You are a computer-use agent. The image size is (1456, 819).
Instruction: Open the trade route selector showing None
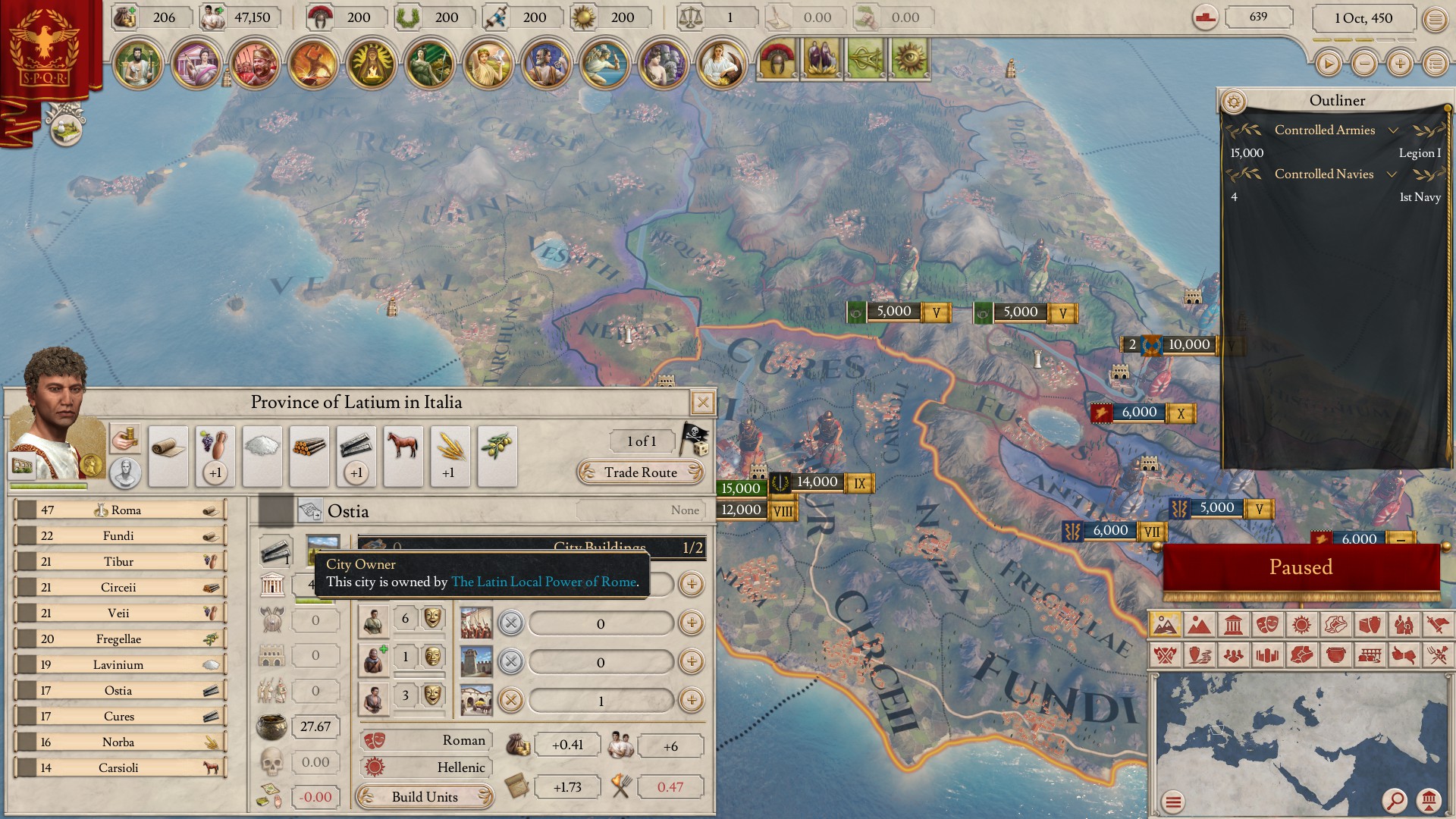[641, 510]
